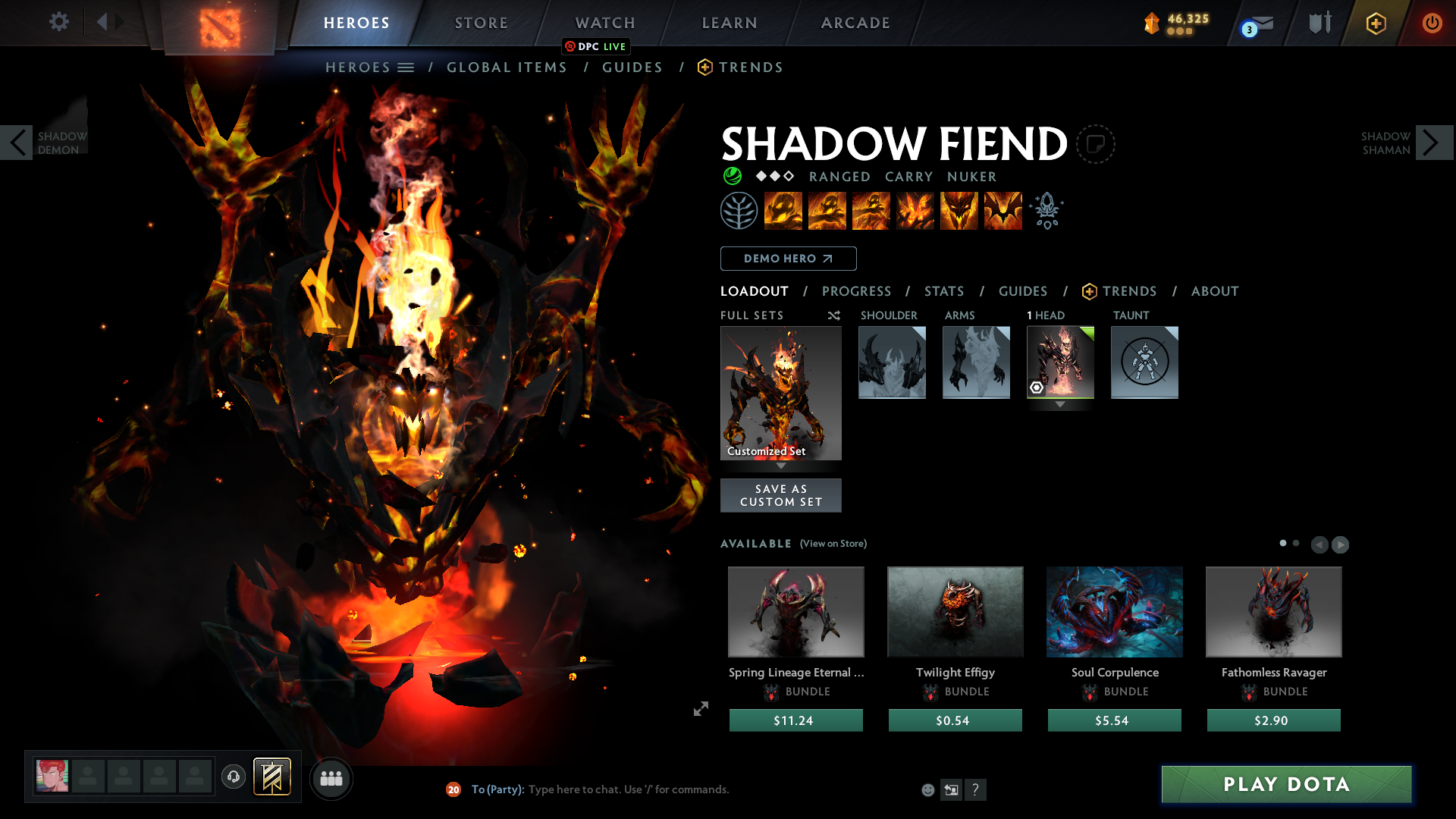Click the Aghanim's upgrades scepter icon
The width and height of the screenshot is (1456, 819).
click(x=1047, y=210)
